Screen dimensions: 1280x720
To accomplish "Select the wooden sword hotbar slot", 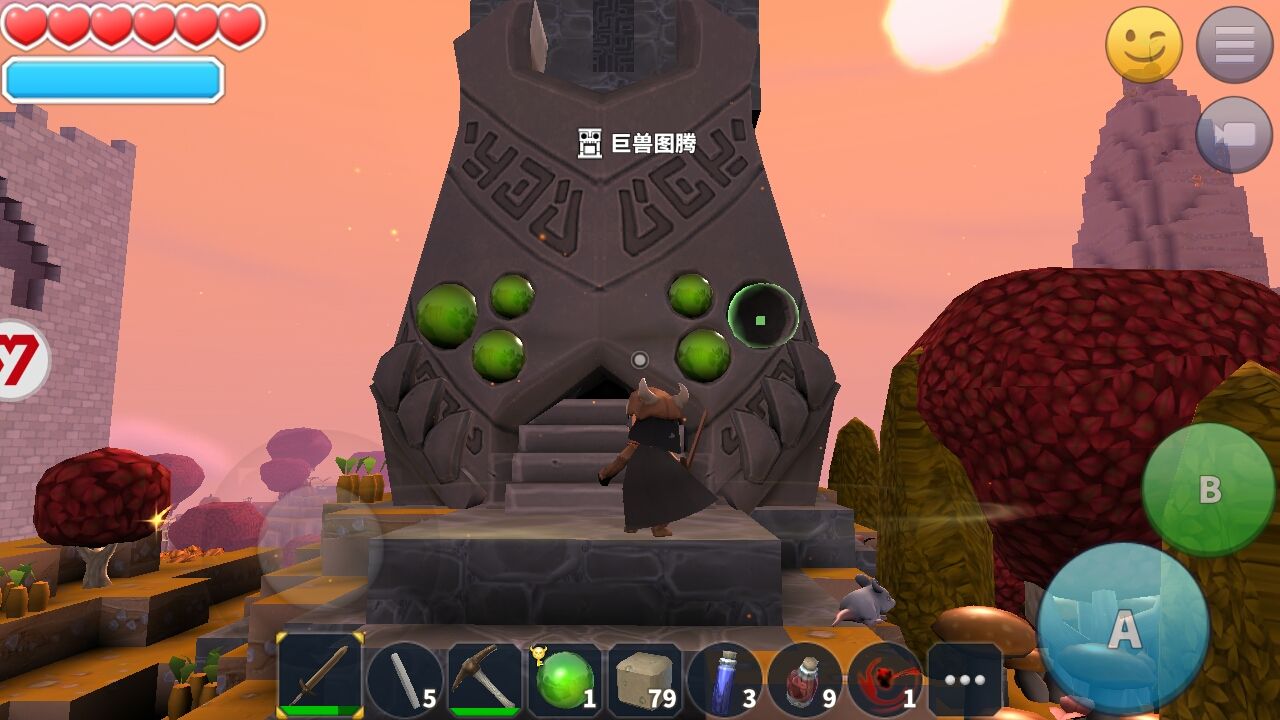I will 320,676.
